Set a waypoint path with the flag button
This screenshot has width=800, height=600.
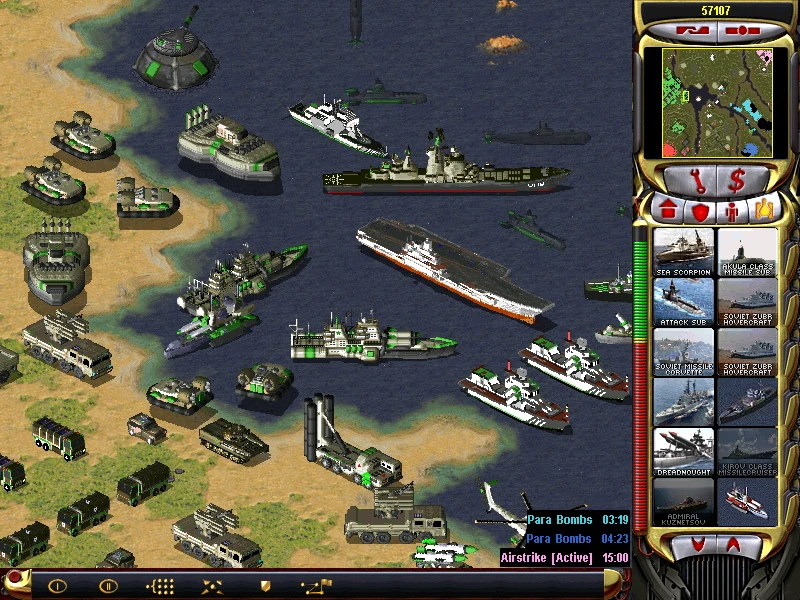(316, 586)
